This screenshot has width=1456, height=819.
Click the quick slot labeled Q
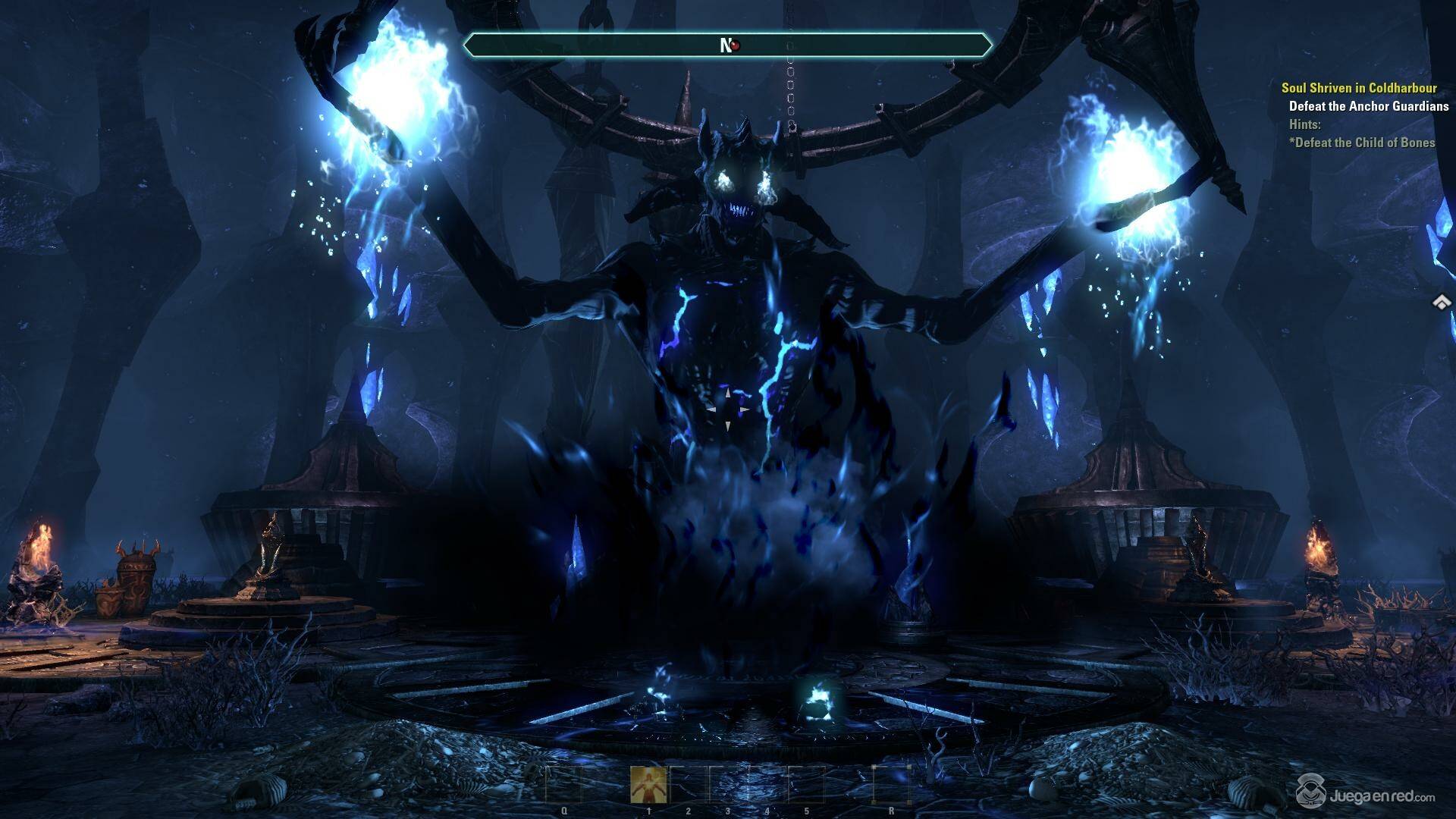coord(564,784)
